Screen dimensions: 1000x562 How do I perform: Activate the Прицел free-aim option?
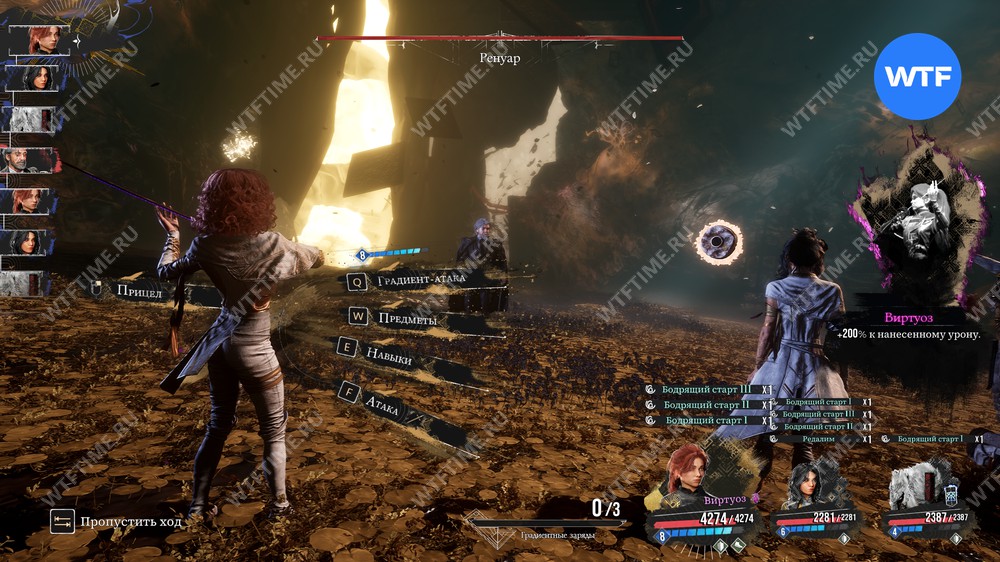coord(140,291)
